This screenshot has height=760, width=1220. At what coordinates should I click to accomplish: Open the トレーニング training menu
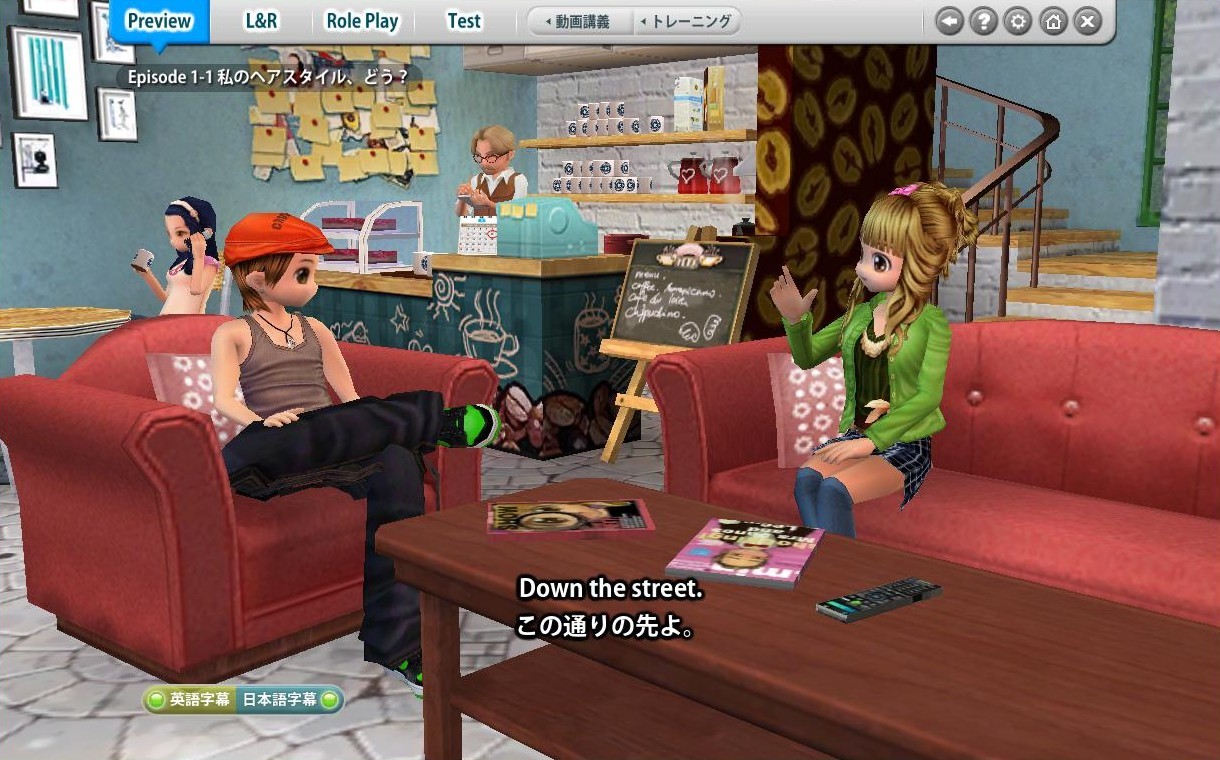pyautogui.click(x=686, y=21)
